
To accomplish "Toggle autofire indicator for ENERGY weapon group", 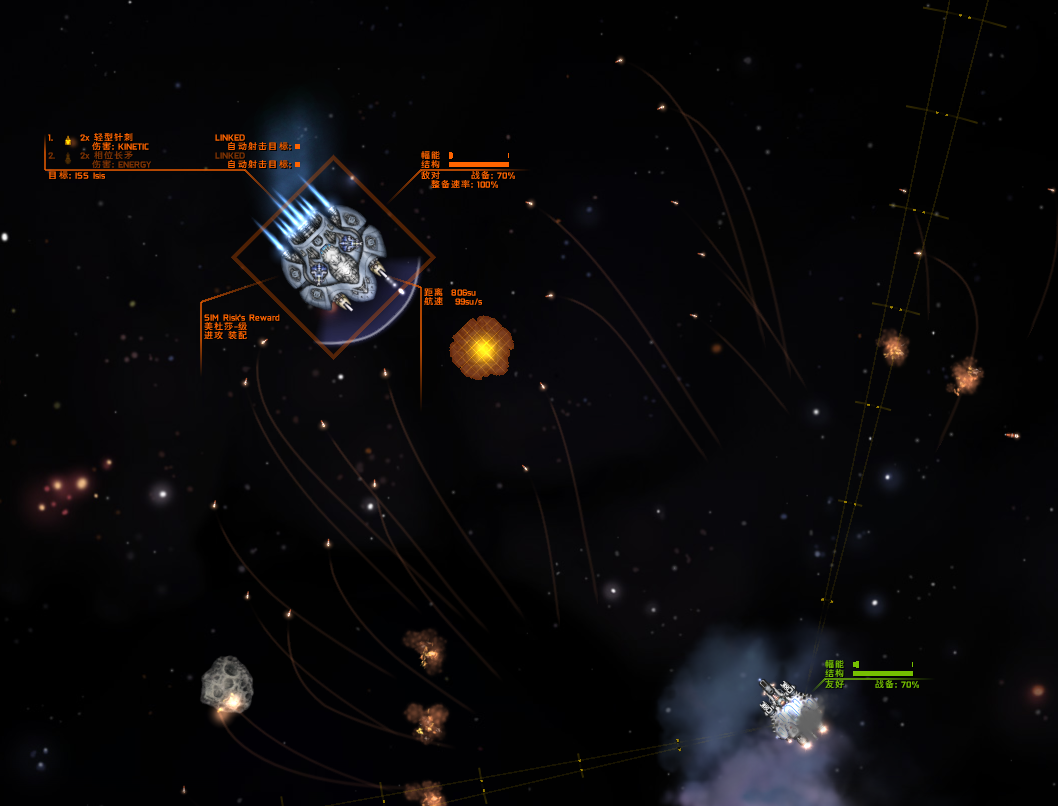I will tap(297, 164).
